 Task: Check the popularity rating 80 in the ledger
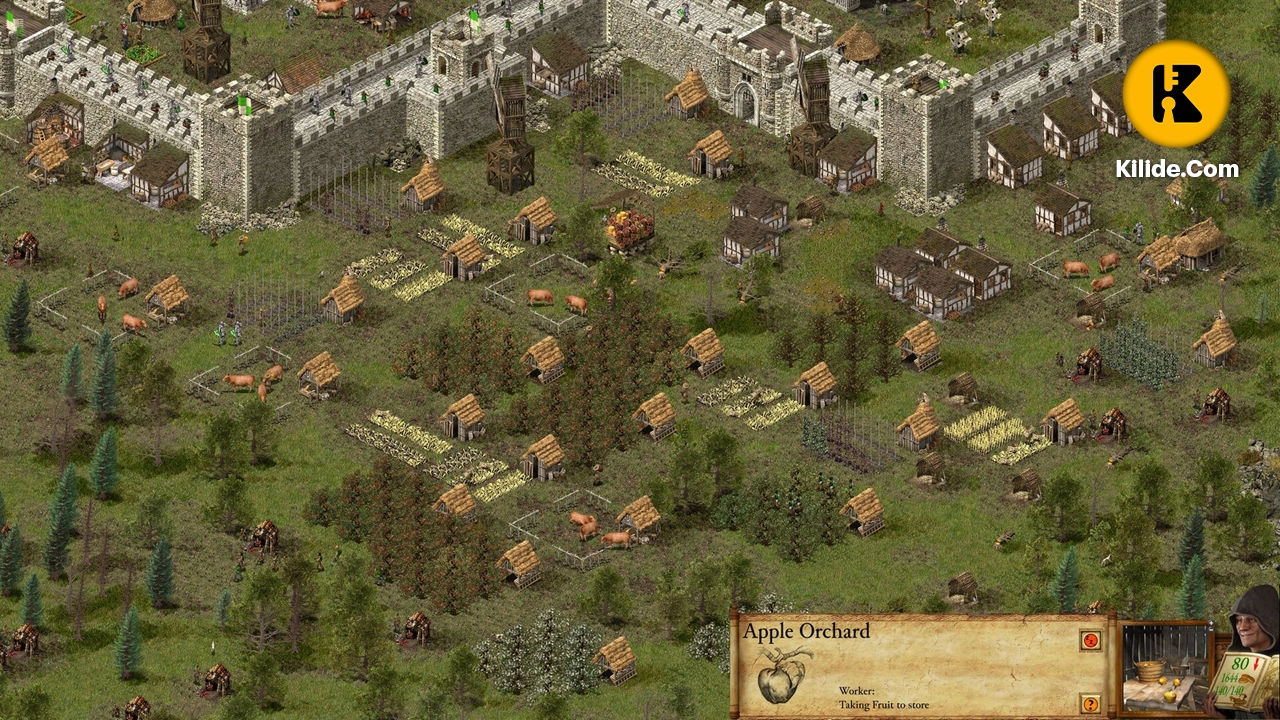(1240, 662)
